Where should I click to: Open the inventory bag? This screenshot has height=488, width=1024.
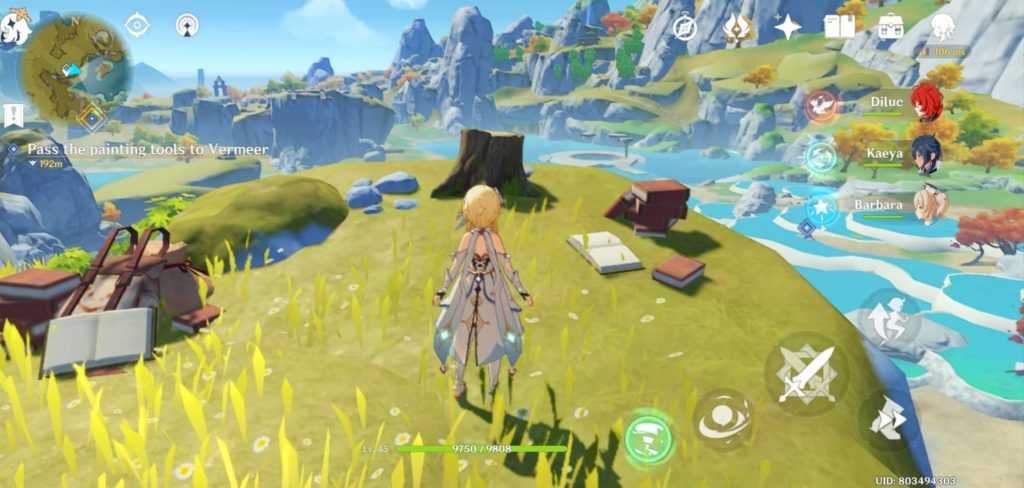click(890, 27)
